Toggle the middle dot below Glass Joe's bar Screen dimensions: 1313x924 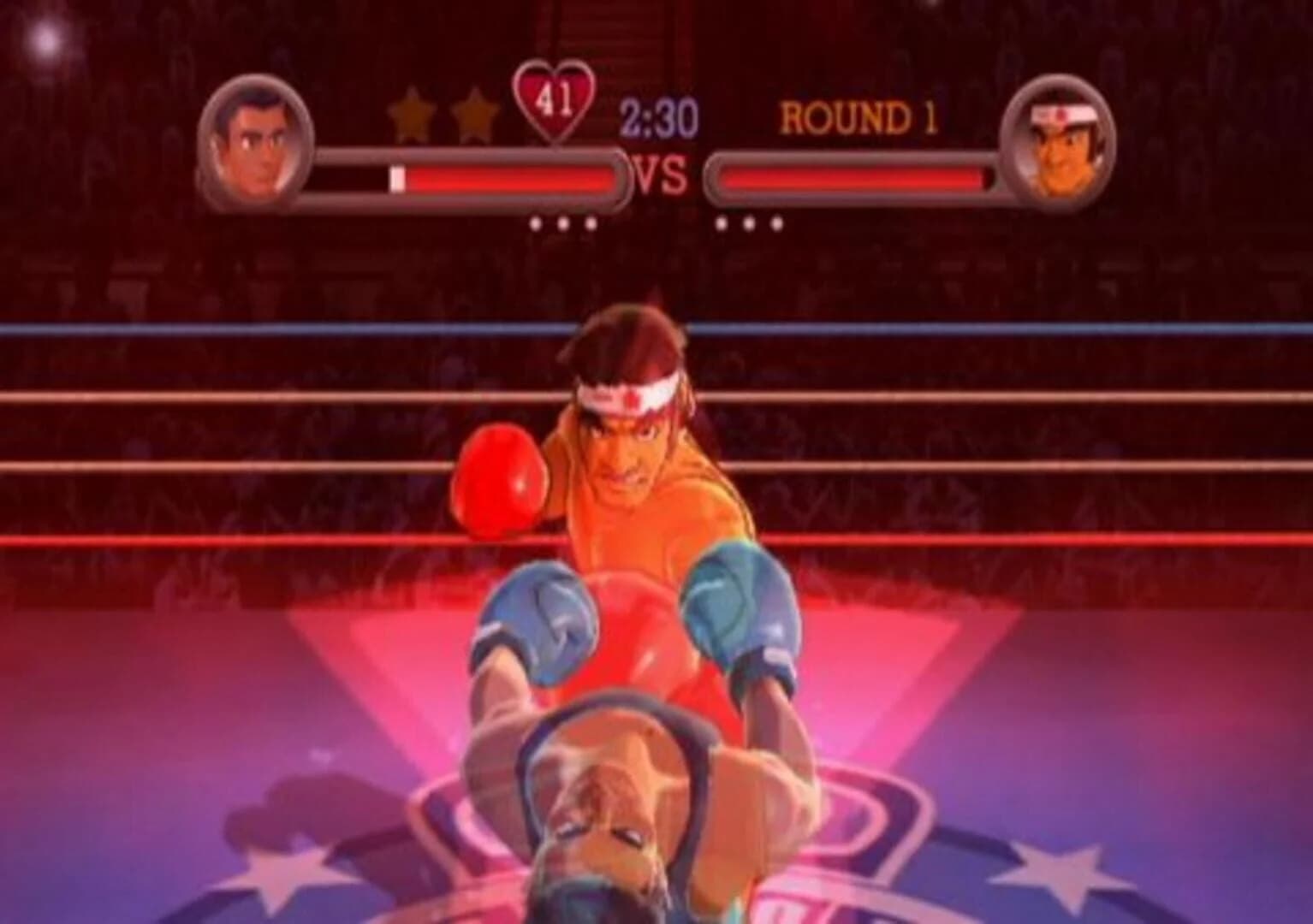751,224
